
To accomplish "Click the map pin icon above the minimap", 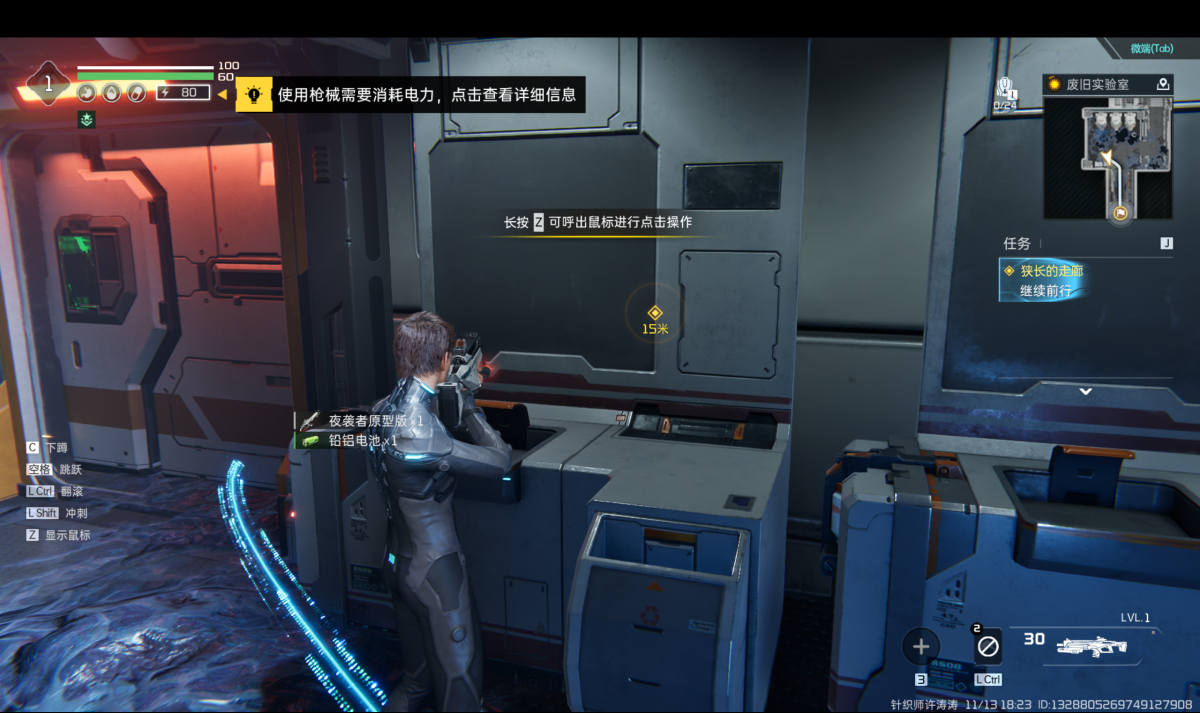I will tap(1162, 85).
